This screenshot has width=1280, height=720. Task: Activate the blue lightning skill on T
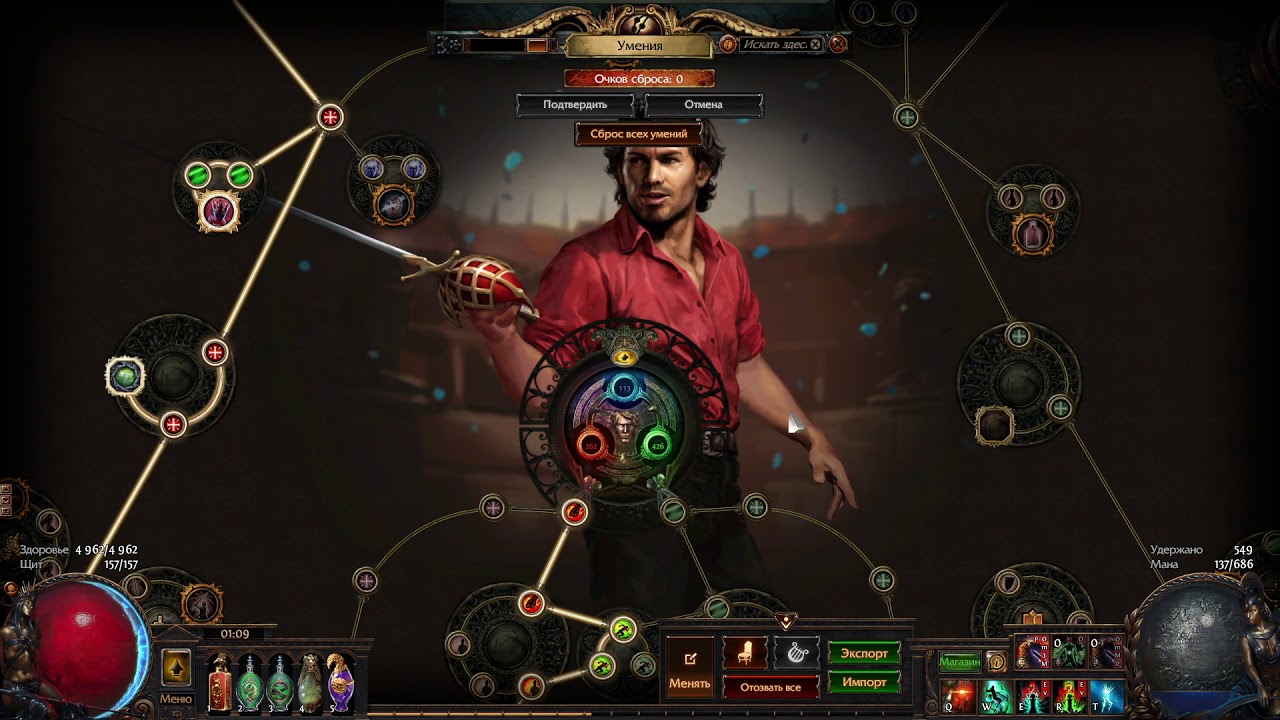point(1107,696)
